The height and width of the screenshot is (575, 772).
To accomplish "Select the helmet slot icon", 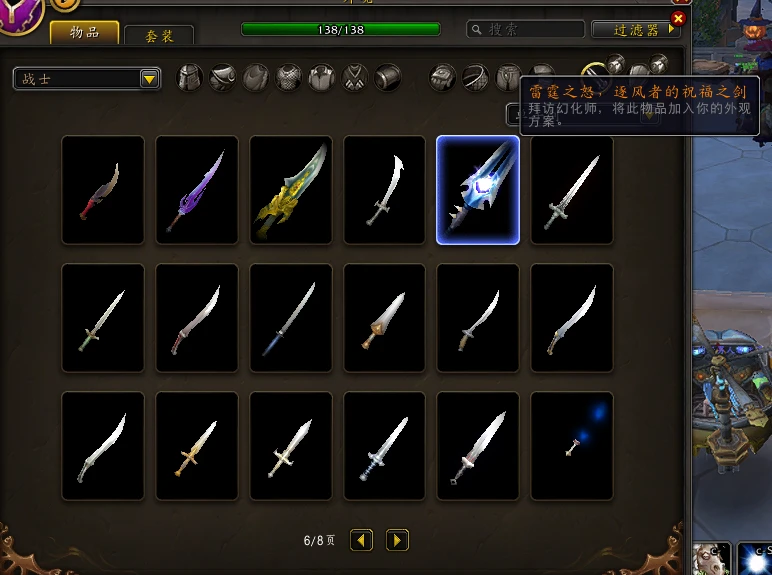I will tap(190, 77).
